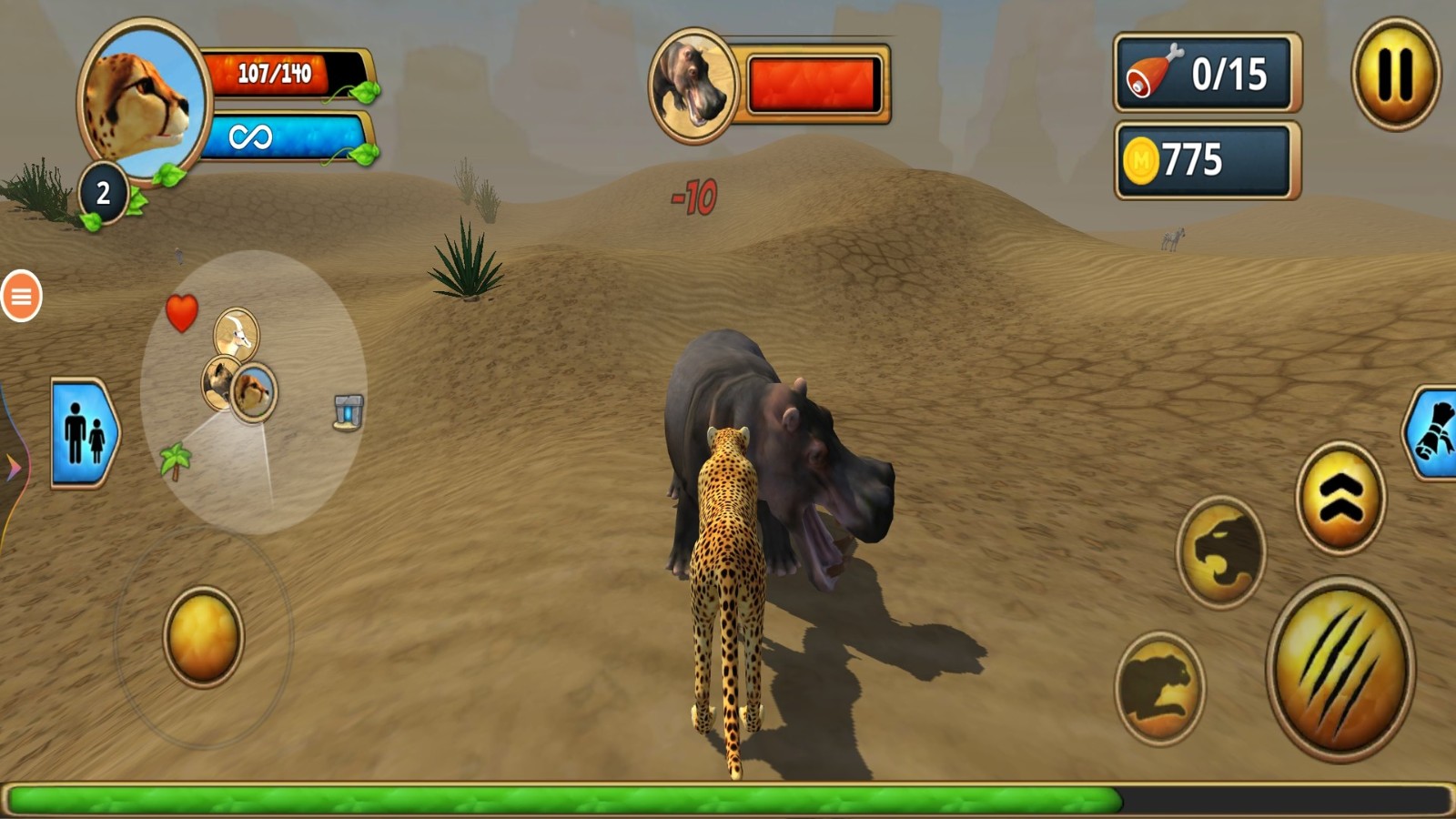This screenshot has width=1456, height=819.
Task: Select the gazelle marker on the minimap
Action: [x=237, y=333]
